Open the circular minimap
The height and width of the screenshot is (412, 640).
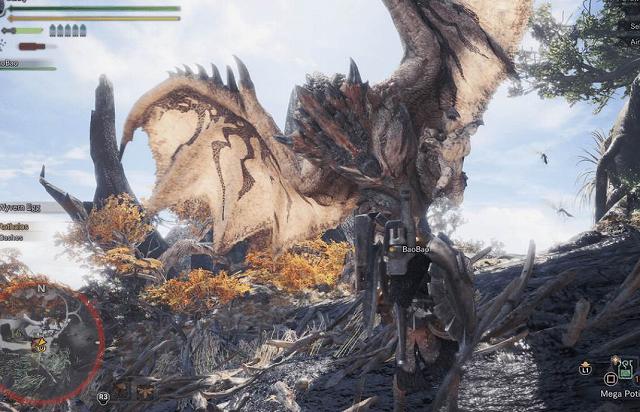[x=45, y=342]
